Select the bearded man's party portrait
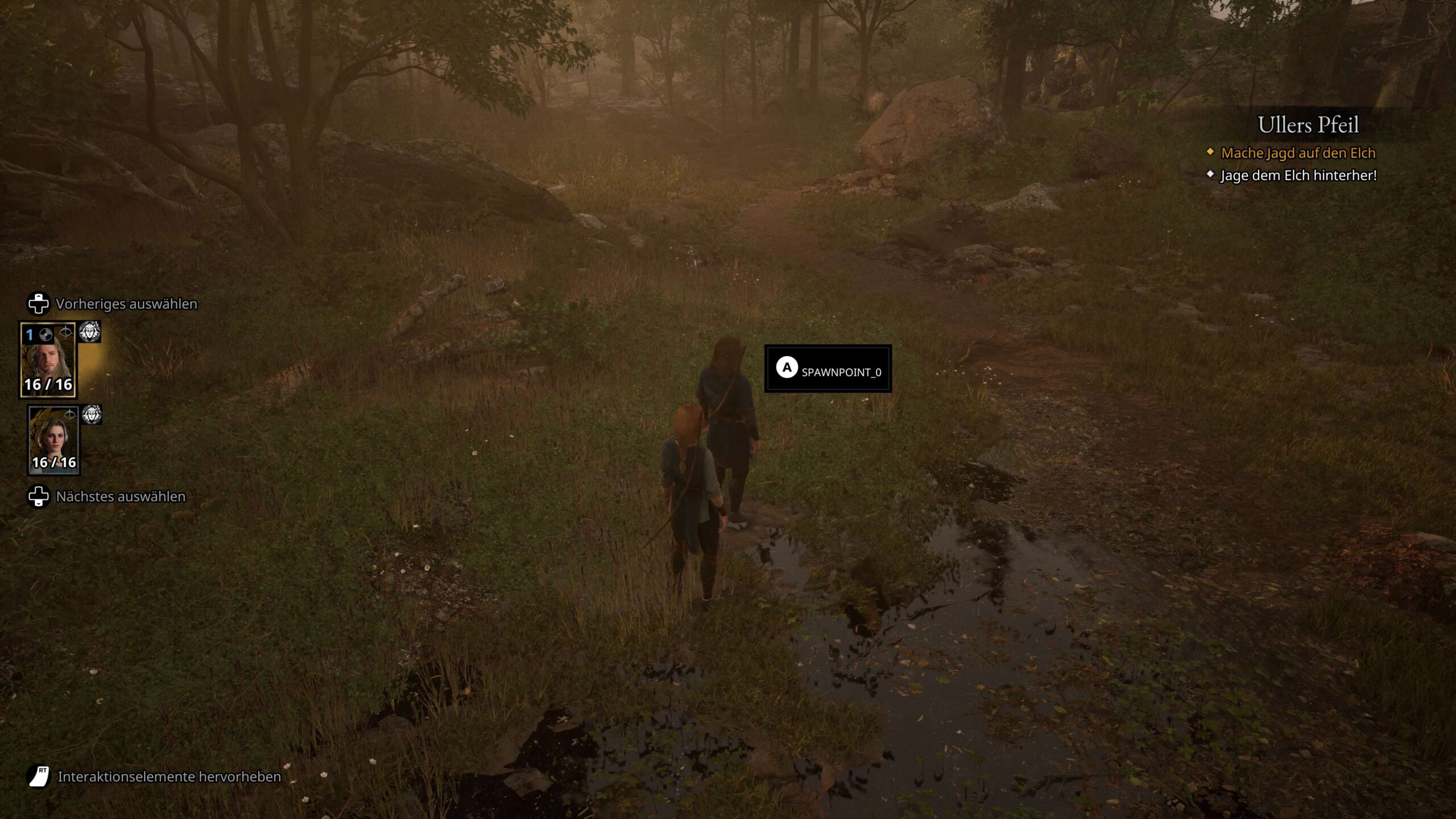Image resolution: width=1456 pixels, height=819 pixels. 48,359
